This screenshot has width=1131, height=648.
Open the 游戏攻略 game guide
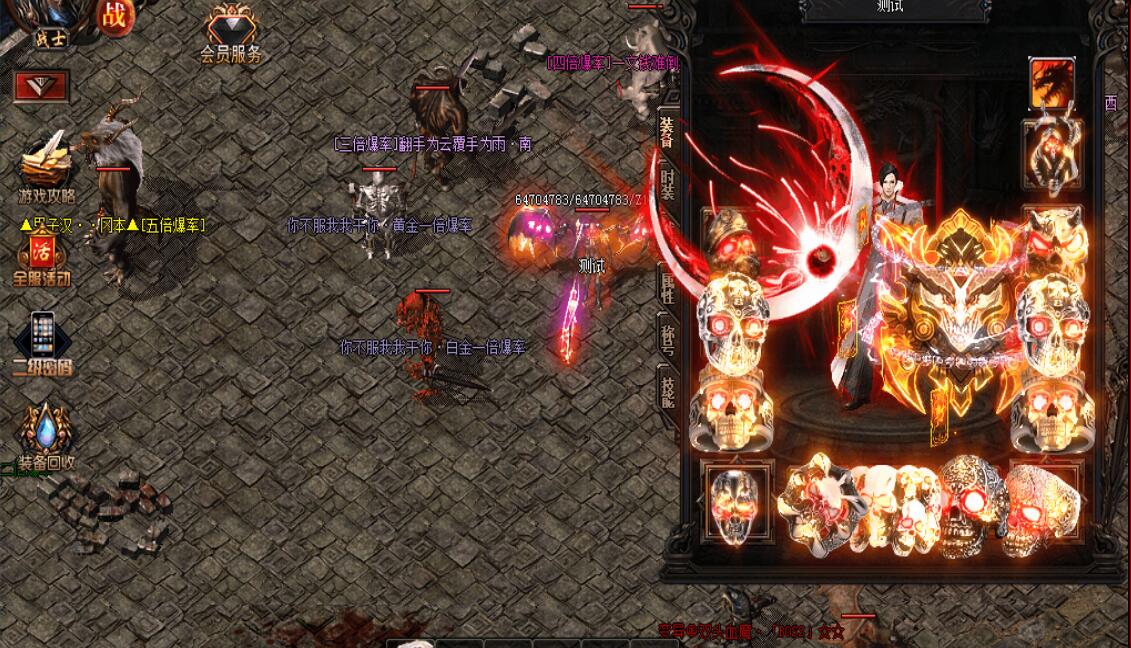coord(46,166)
